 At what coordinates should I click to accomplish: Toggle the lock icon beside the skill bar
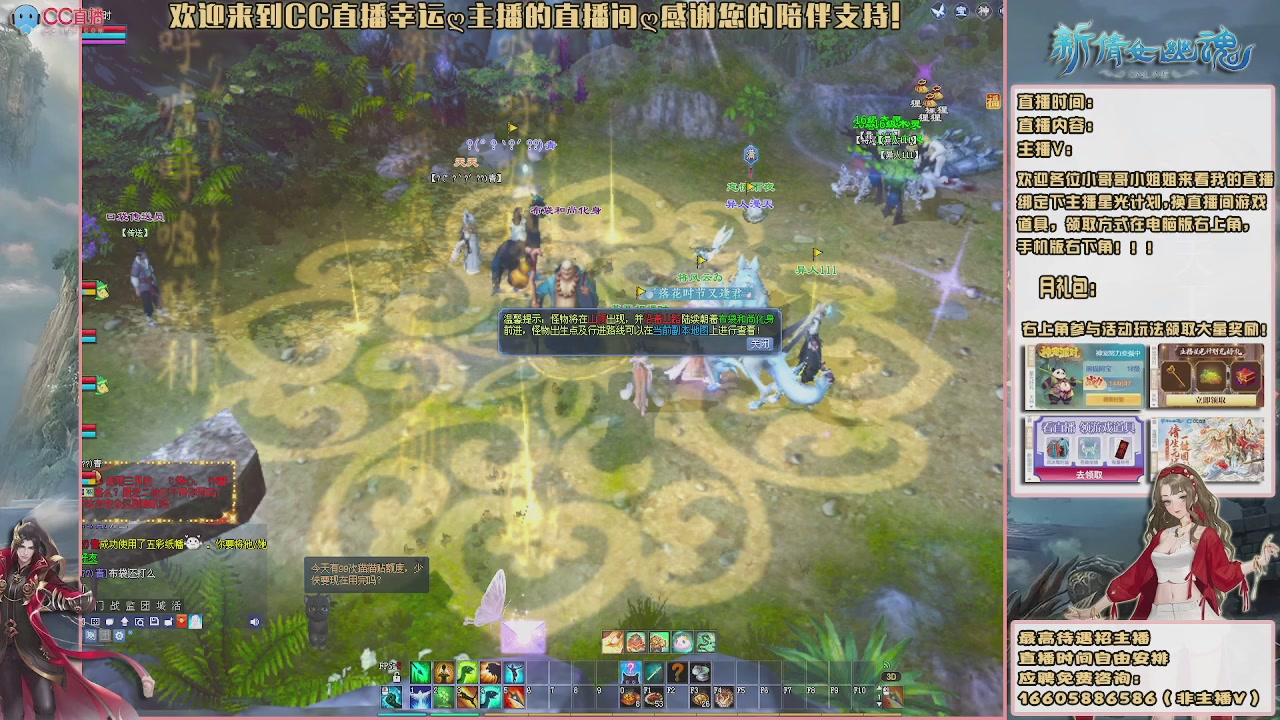397,678
